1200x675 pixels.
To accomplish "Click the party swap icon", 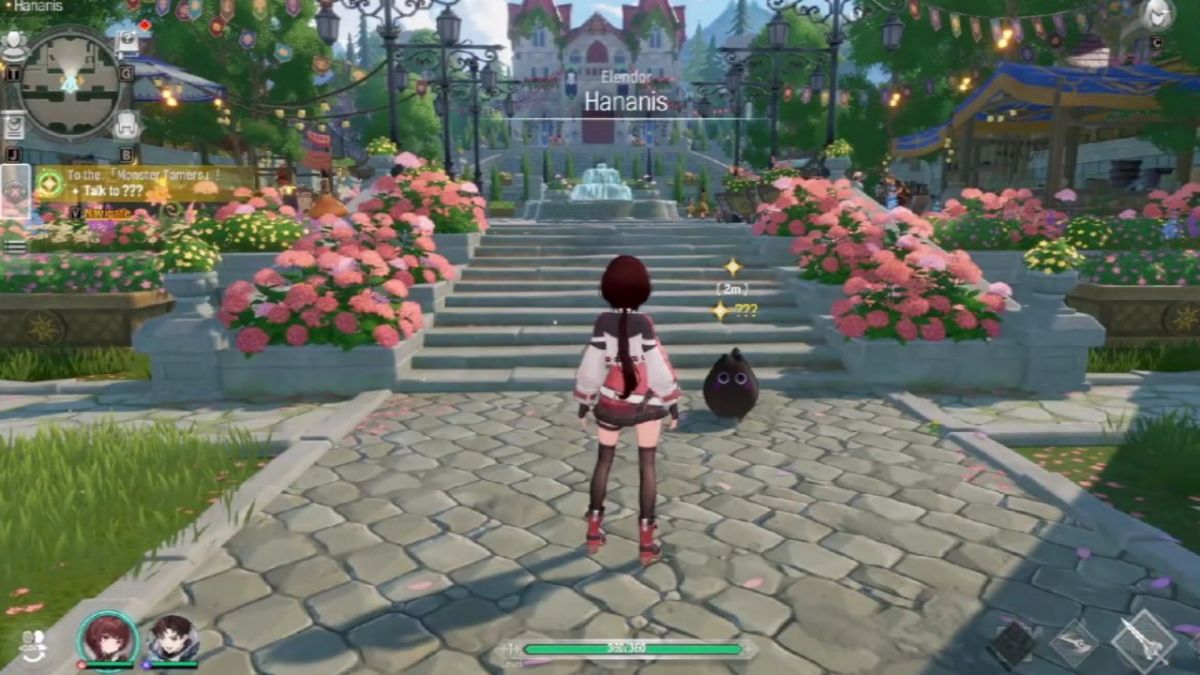I will (33, 643).
